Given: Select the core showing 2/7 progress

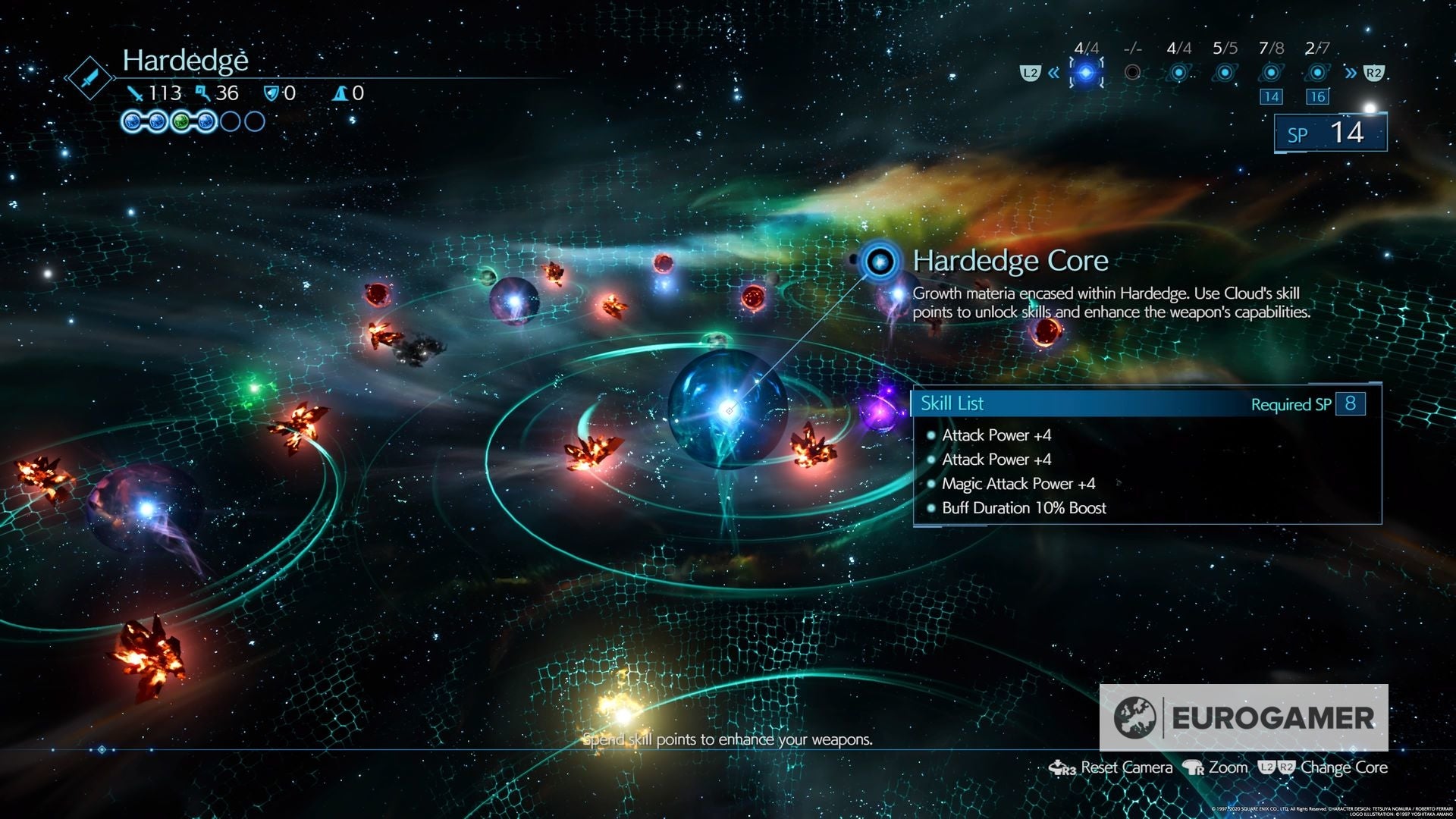Looking at the screenshot, I should [1317, 73].
